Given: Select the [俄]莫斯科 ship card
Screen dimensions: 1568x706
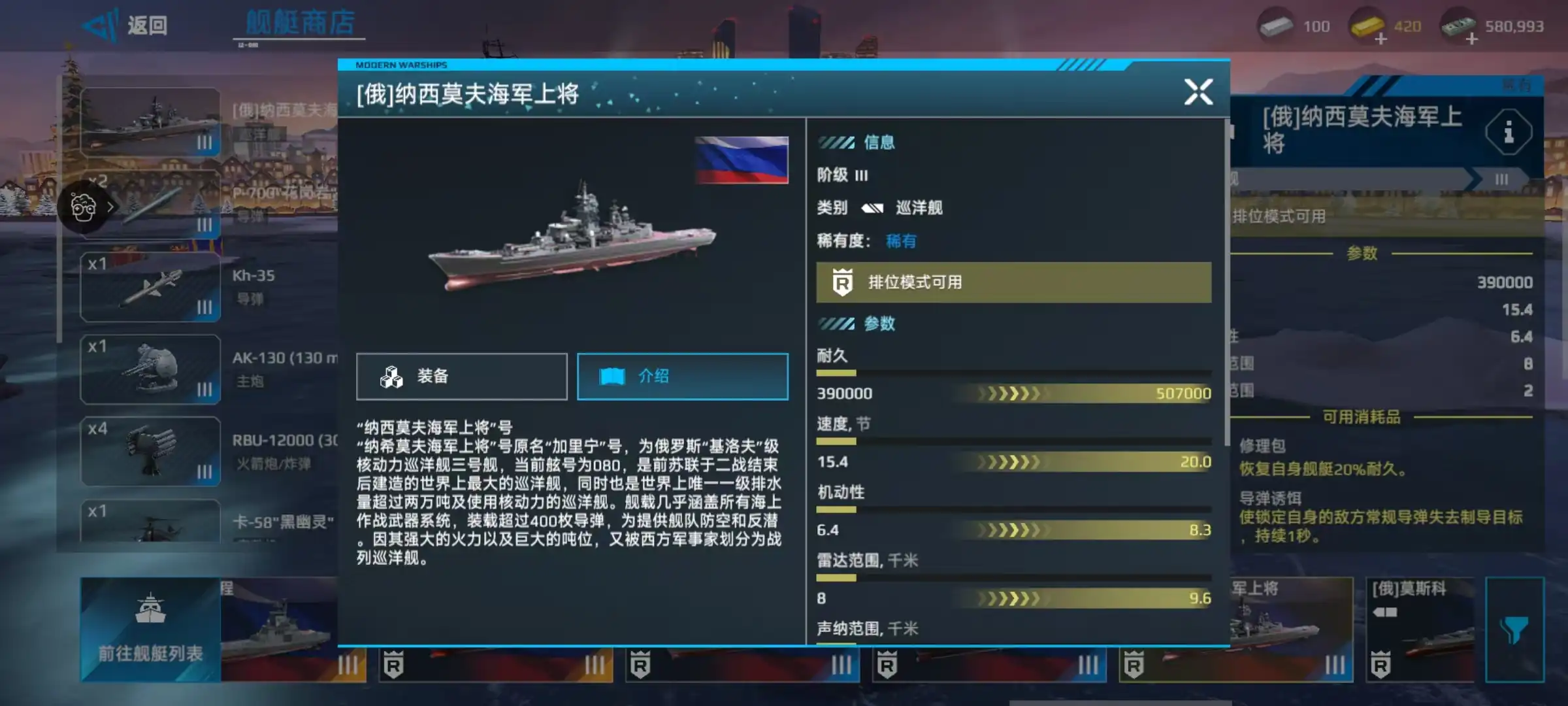Looking at the screenshot, I should [x=1419, y=629].
